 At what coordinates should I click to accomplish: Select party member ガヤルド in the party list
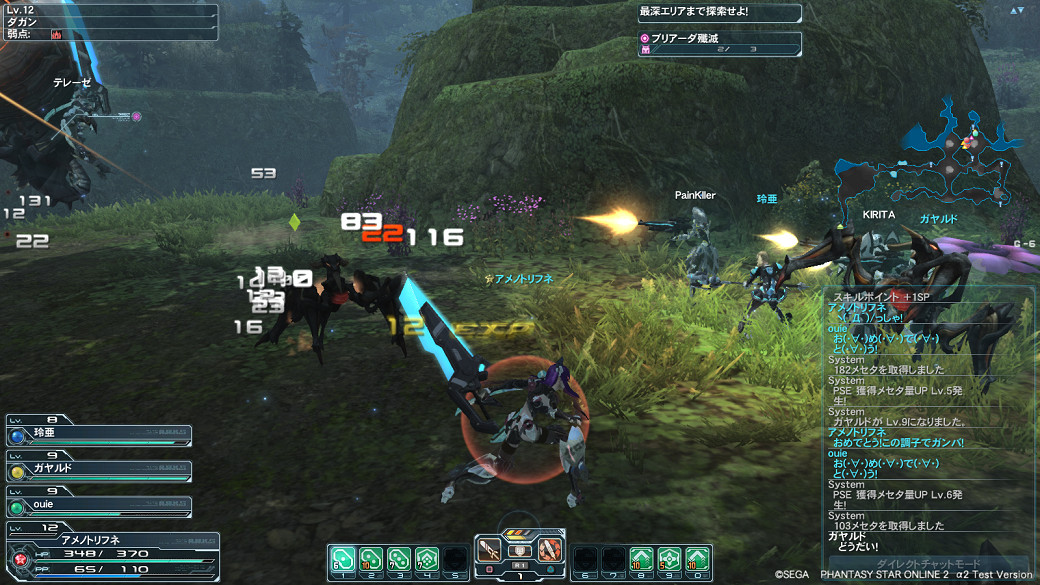(98, 470)
